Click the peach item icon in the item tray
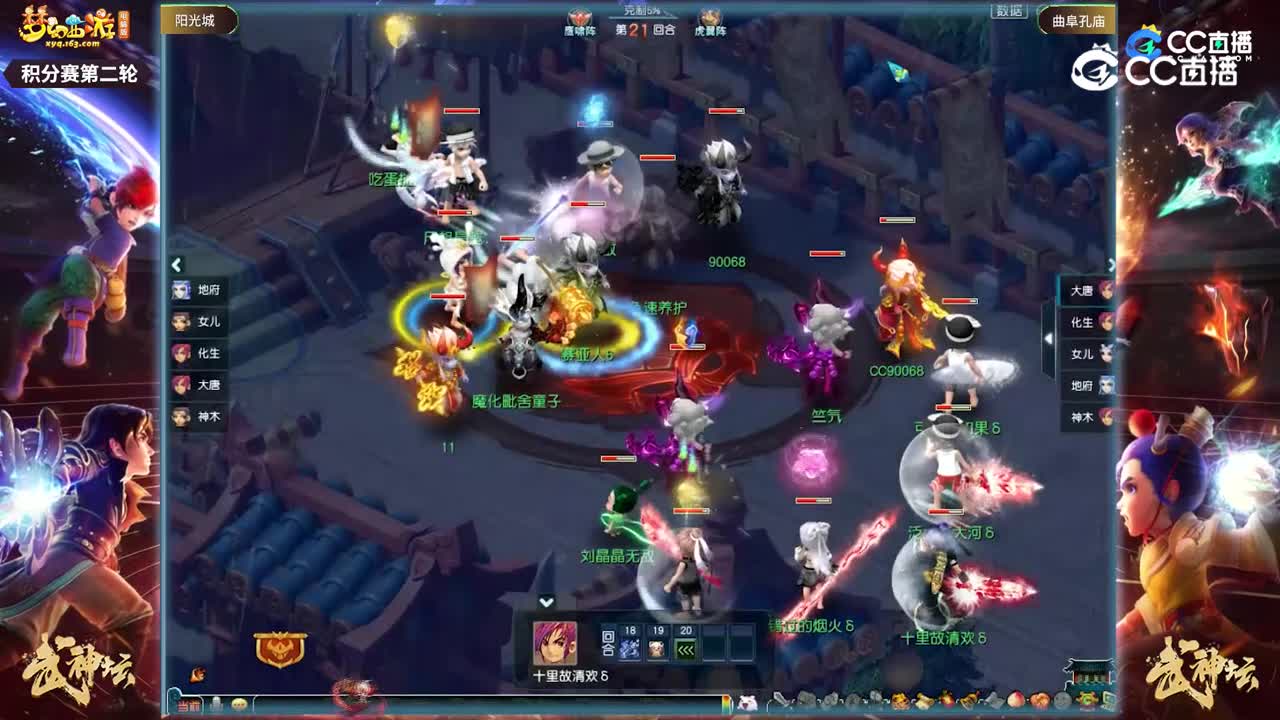Image resolution: width=1280 pixels, height=720 pixels. click(1015, 699)
